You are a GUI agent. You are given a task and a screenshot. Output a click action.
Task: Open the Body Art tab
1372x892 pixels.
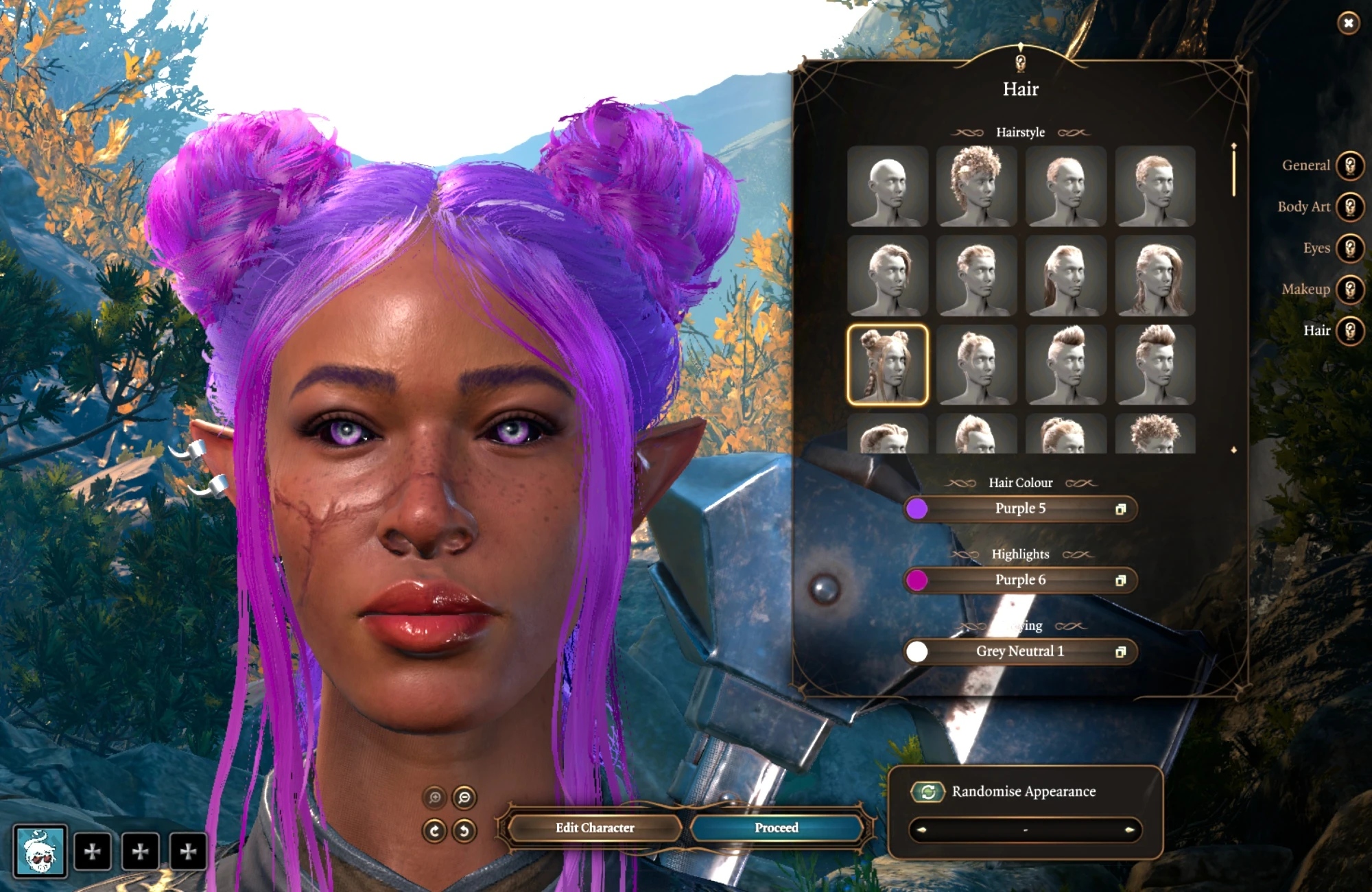pos(1349,207)
